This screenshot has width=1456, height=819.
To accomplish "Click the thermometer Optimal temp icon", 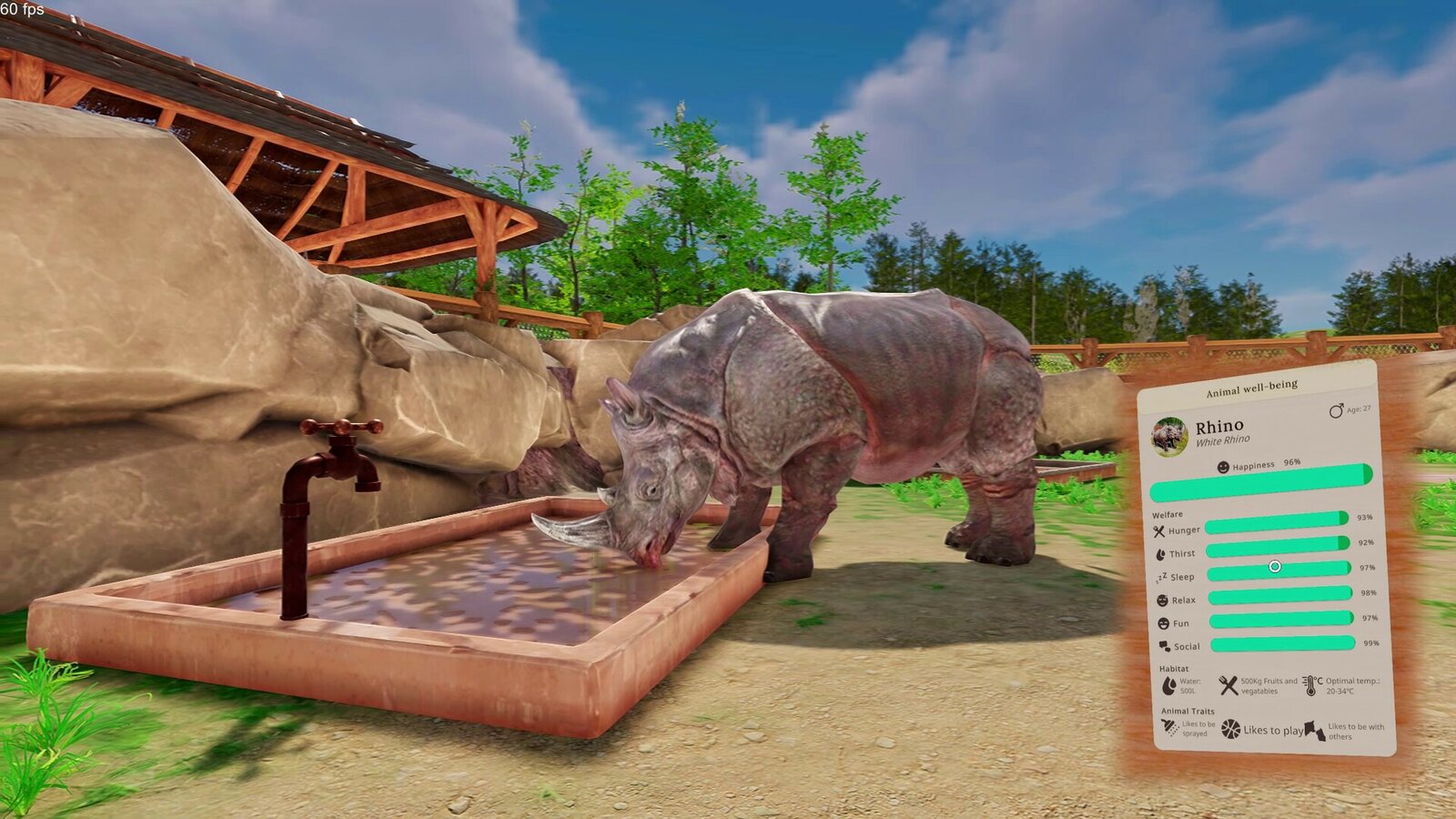I will tap(1311, 684).
